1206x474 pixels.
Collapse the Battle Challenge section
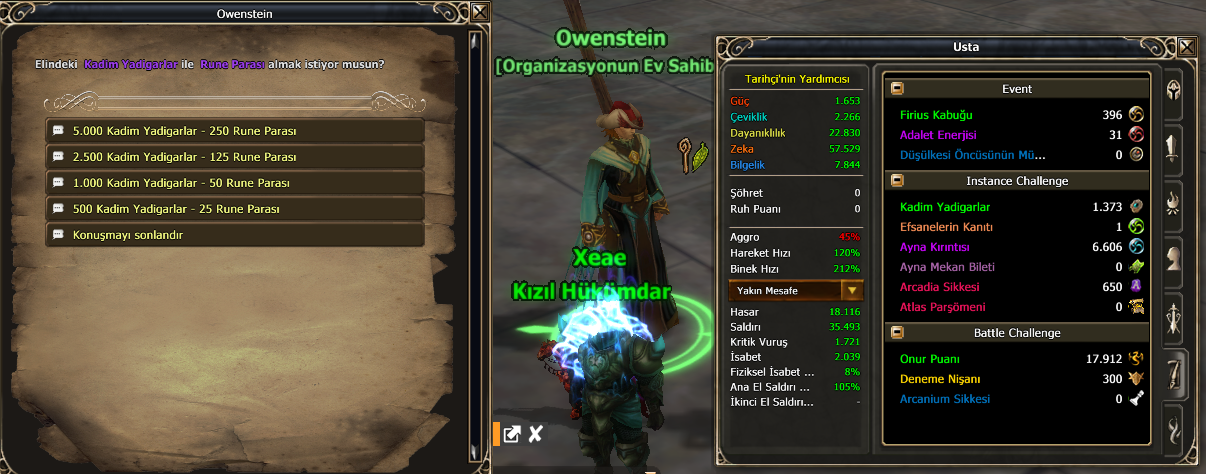pyautogui.click(x=897, y=333)
